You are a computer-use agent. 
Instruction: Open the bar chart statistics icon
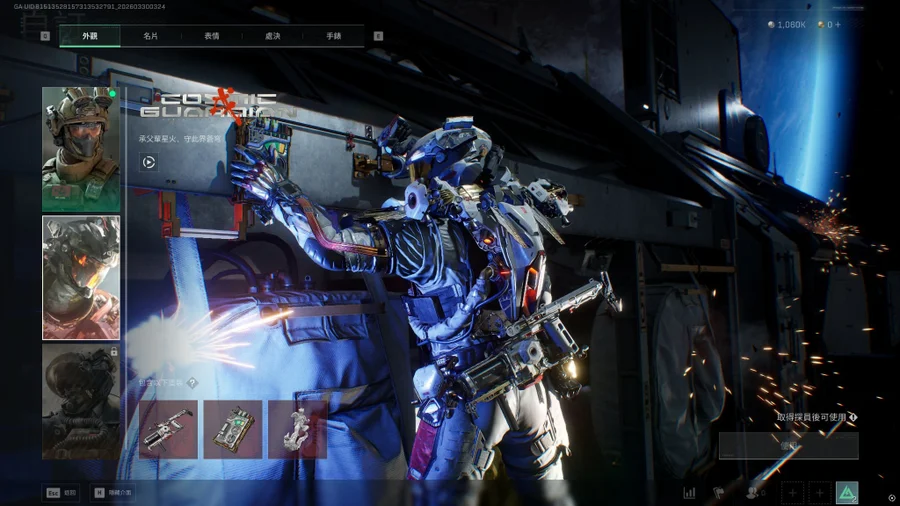pyautogui.click(x=689, y=492)
